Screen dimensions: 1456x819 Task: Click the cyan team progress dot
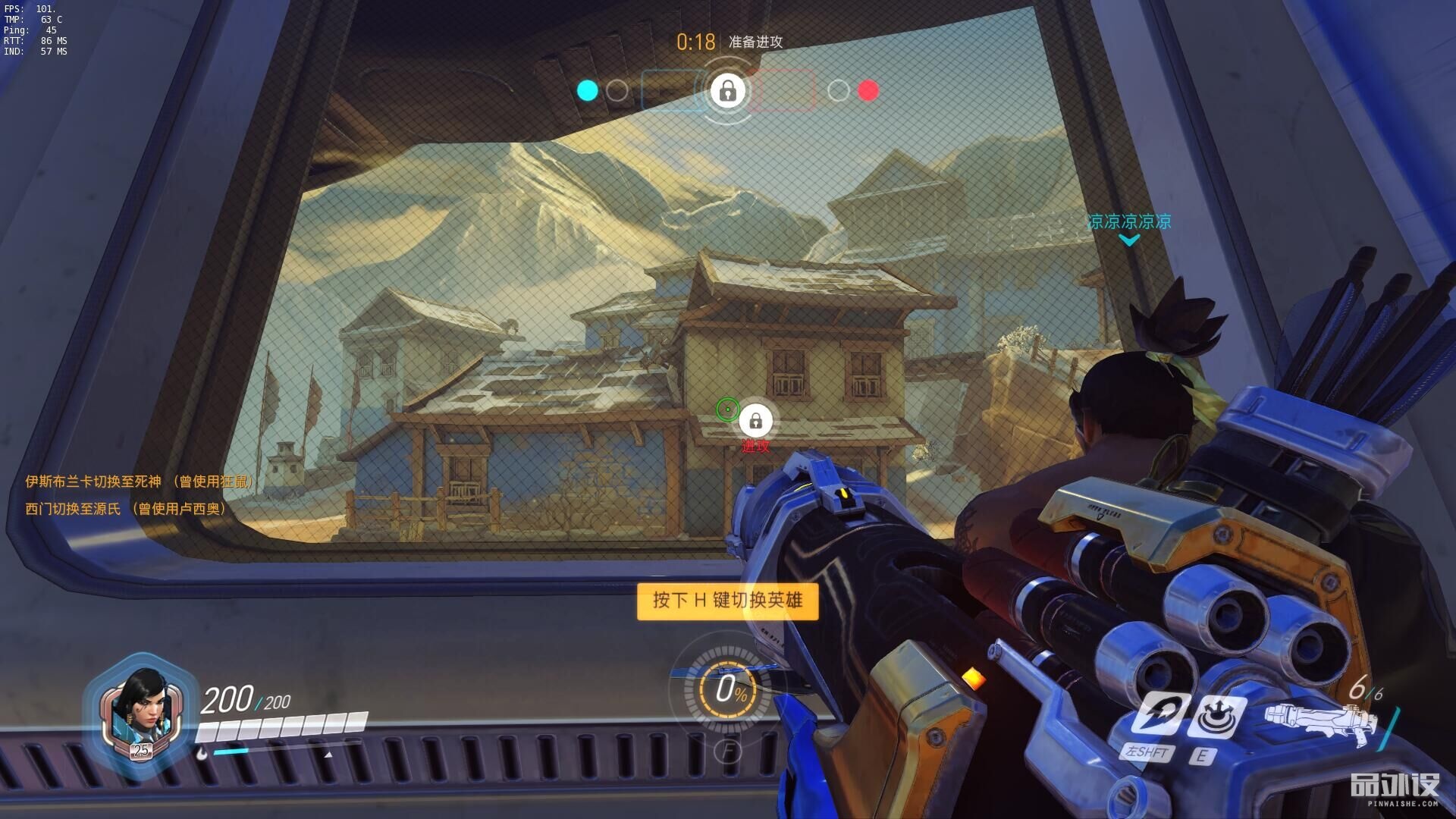[587, 91]
